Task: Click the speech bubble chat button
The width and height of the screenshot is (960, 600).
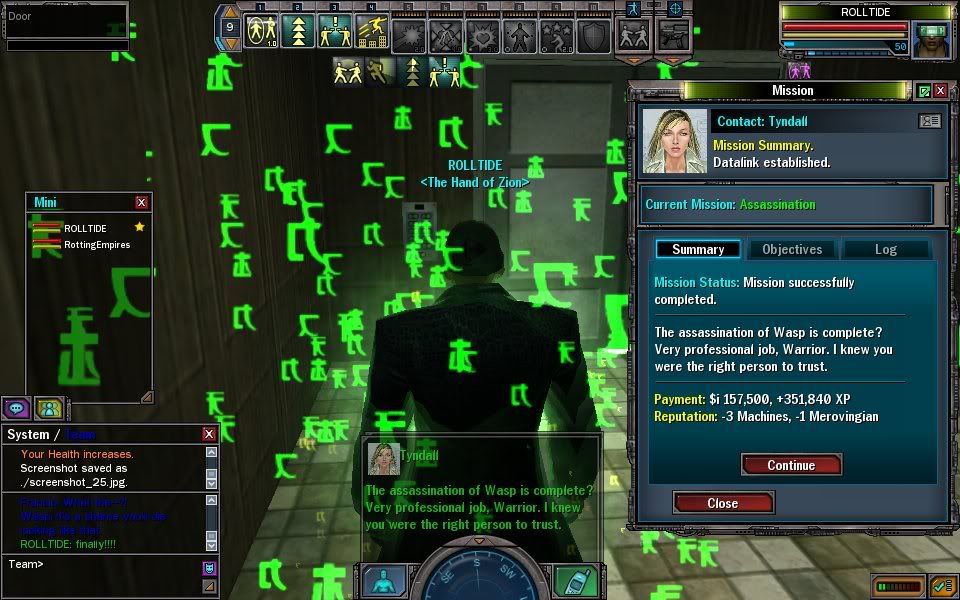Action: click(17, 407)
